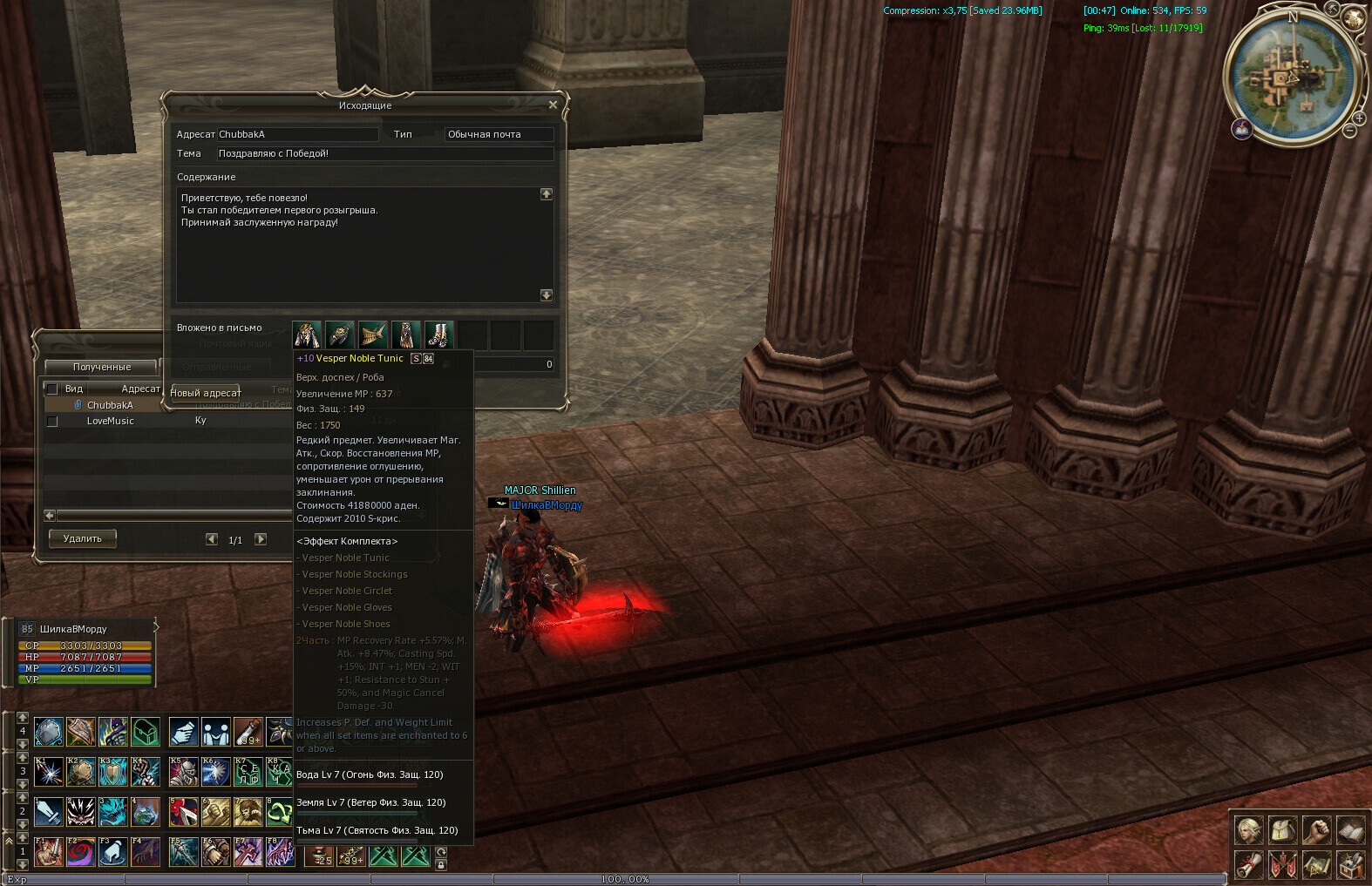Image resolution: width=1372 pixels, height=886 pixels.
Task: Activate the F1 swordsman skill
Action: coord(49,851)
